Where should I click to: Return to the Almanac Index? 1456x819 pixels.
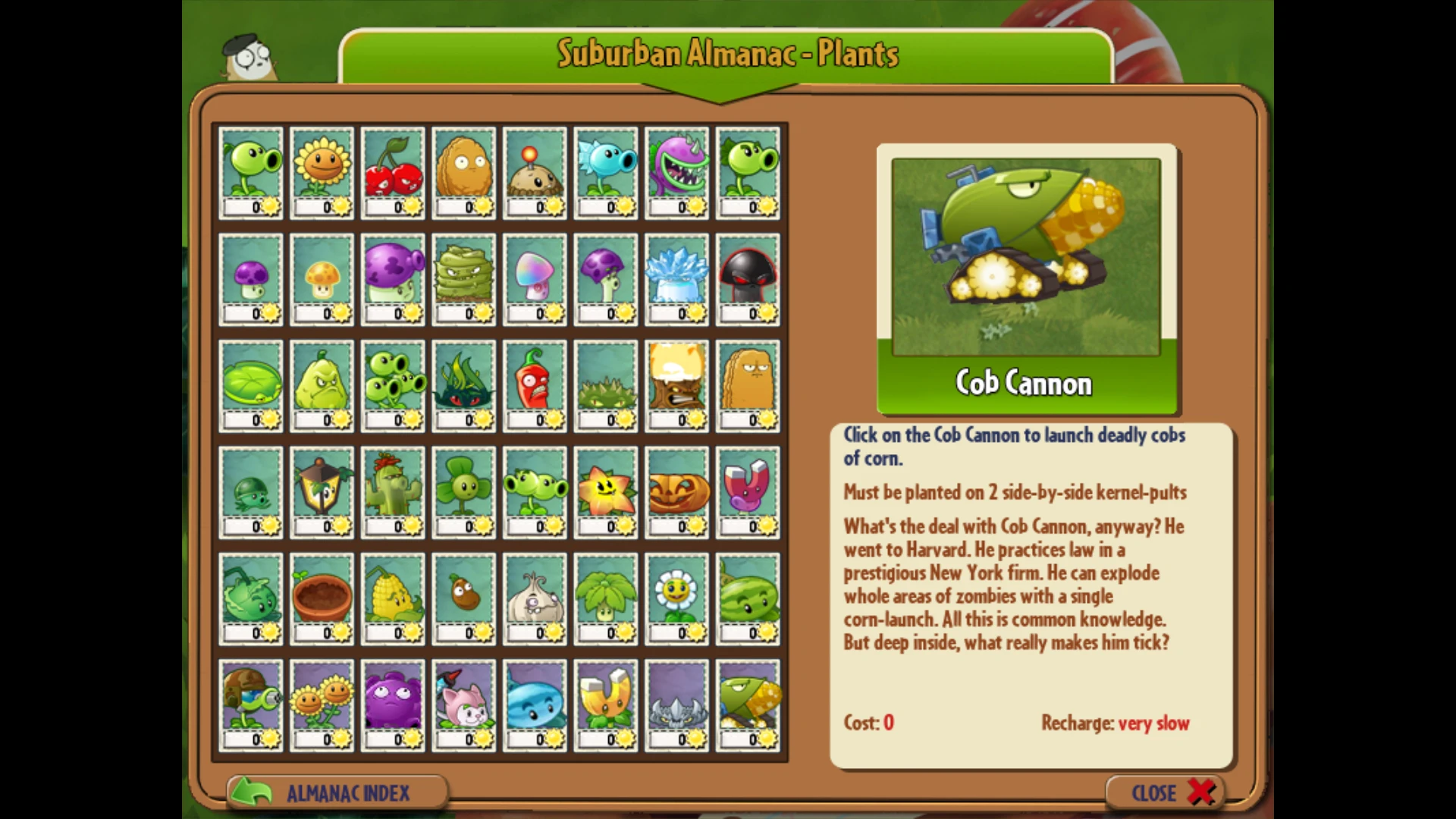[337, 792]
